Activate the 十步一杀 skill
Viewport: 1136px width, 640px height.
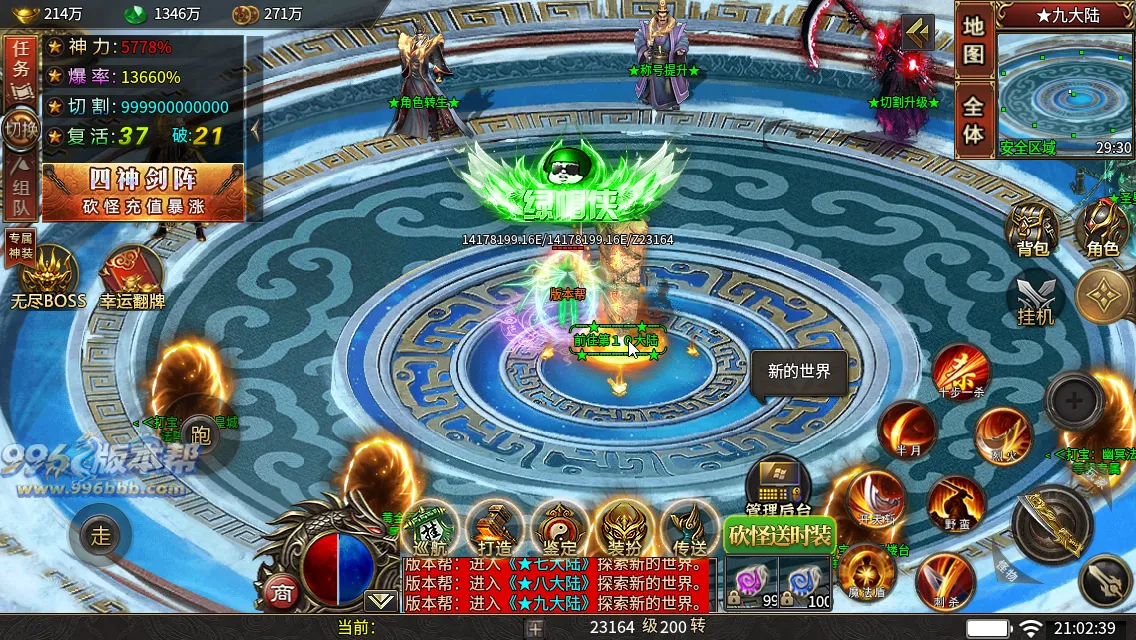pos(961,371)
